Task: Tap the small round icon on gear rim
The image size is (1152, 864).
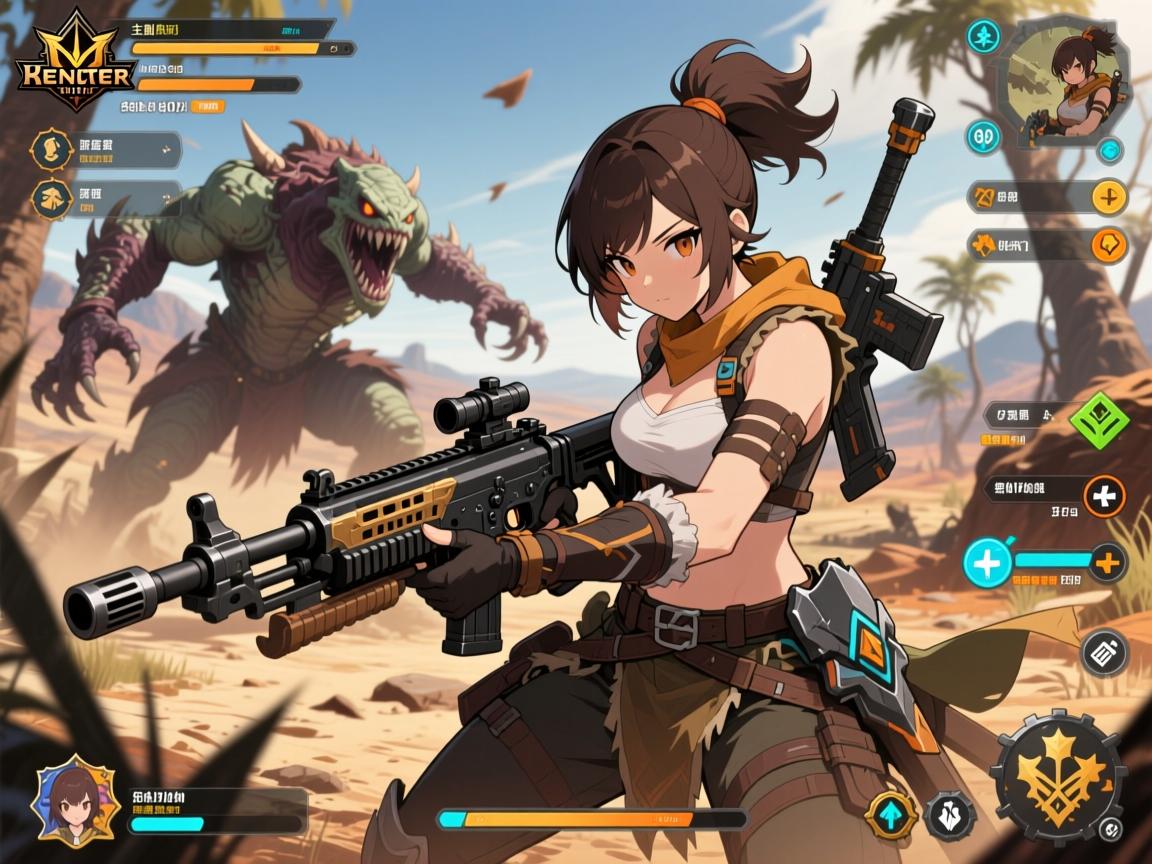Action: coord(1109,830)
